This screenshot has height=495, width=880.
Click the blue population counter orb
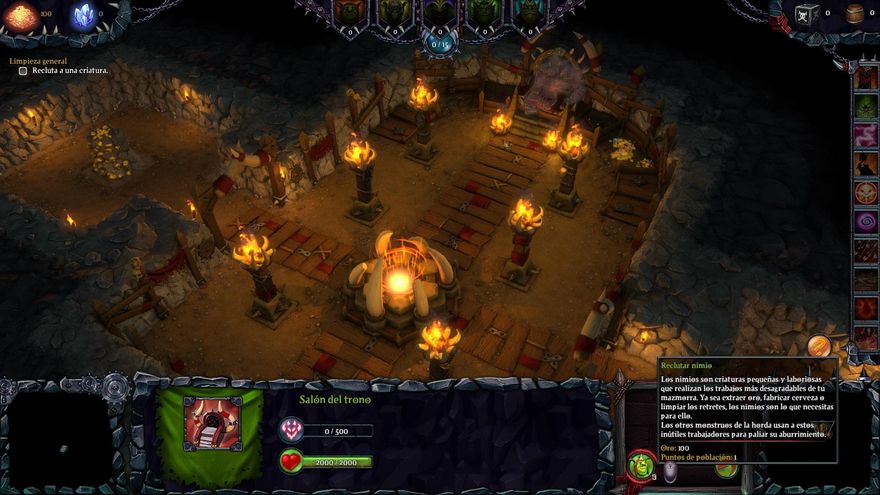(440, 43)
